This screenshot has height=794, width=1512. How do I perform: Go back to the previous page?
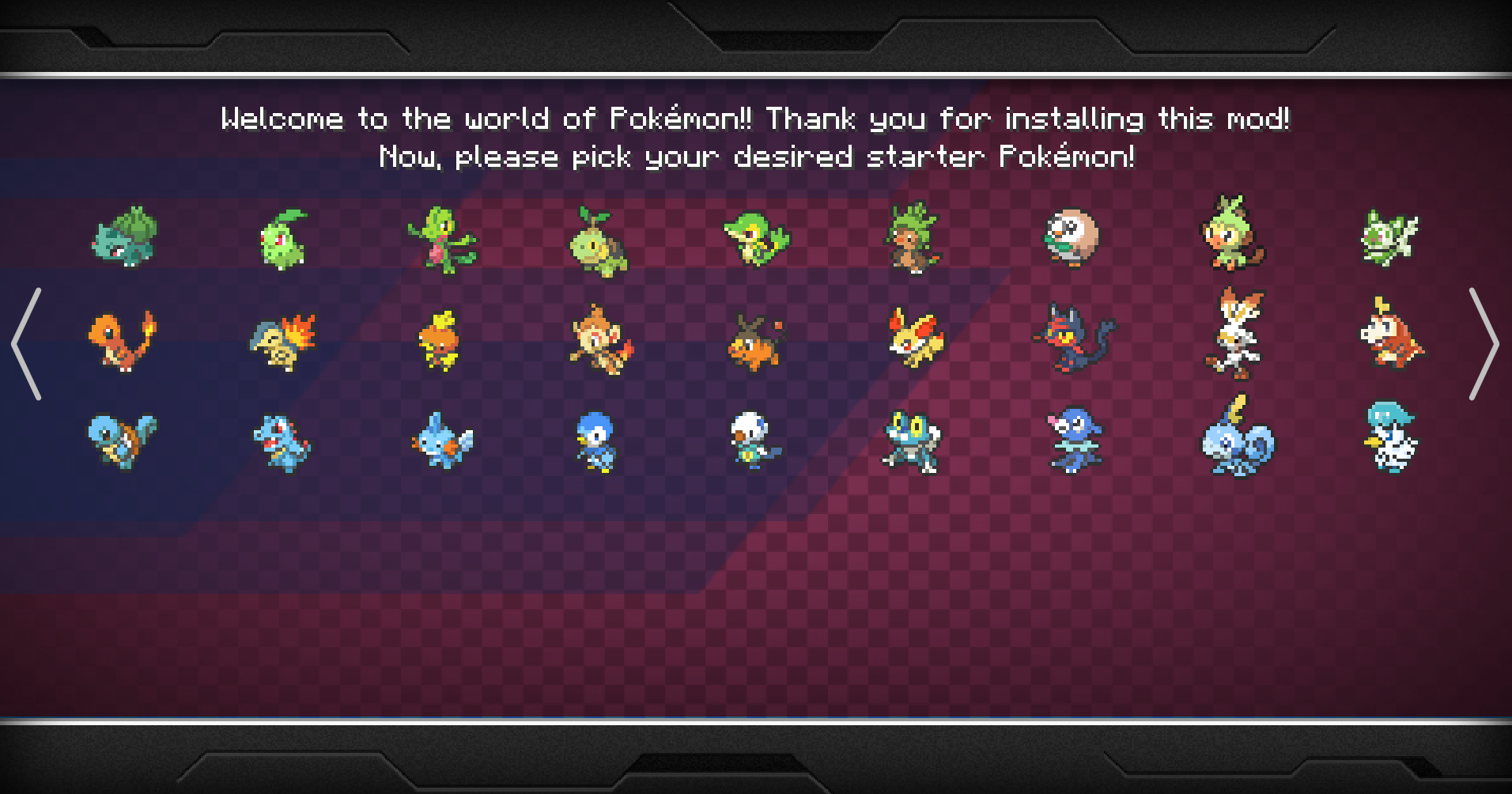point(28,344)
